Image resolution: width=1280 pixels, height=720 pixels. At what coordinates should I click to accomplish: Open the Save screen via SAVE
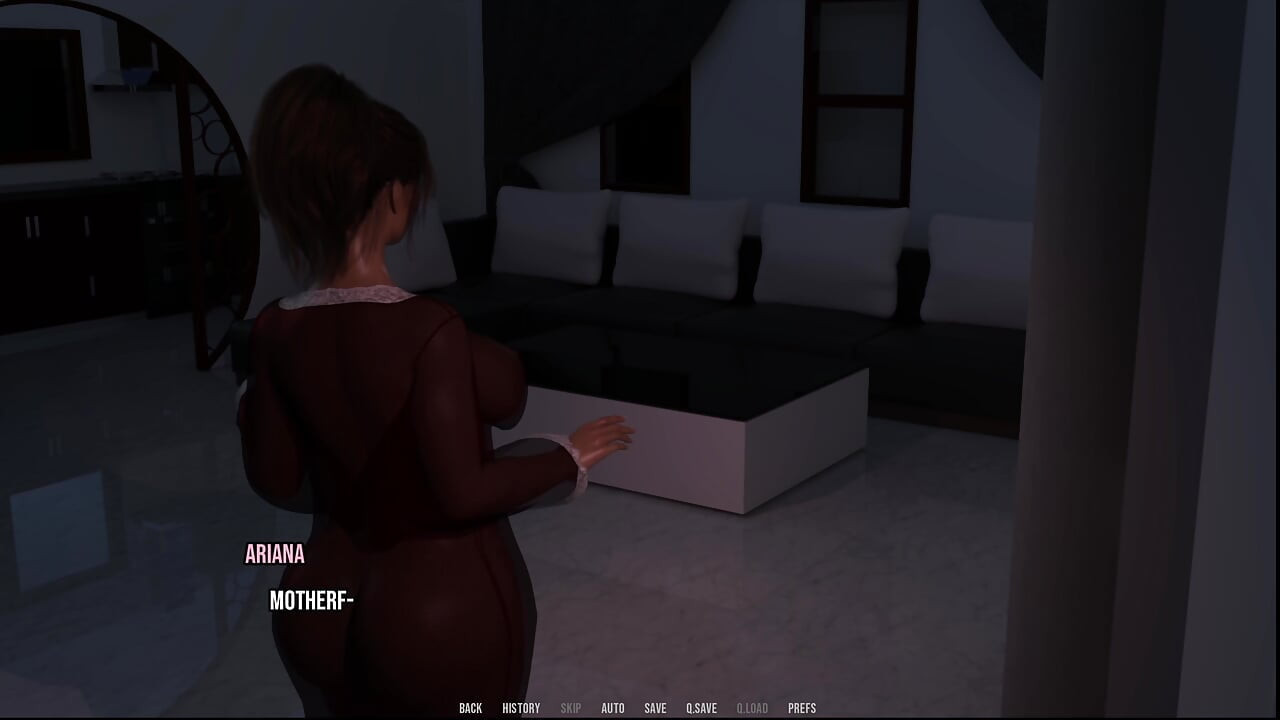point(655,707)
